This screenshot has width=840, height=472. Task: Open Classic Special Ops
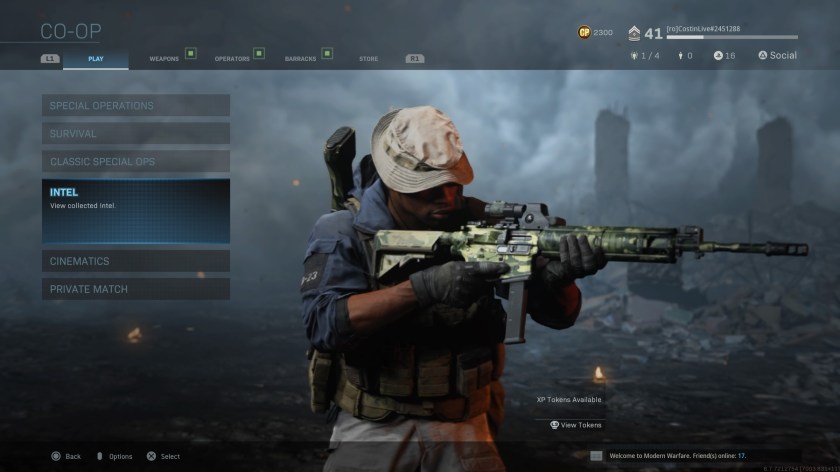136,161
